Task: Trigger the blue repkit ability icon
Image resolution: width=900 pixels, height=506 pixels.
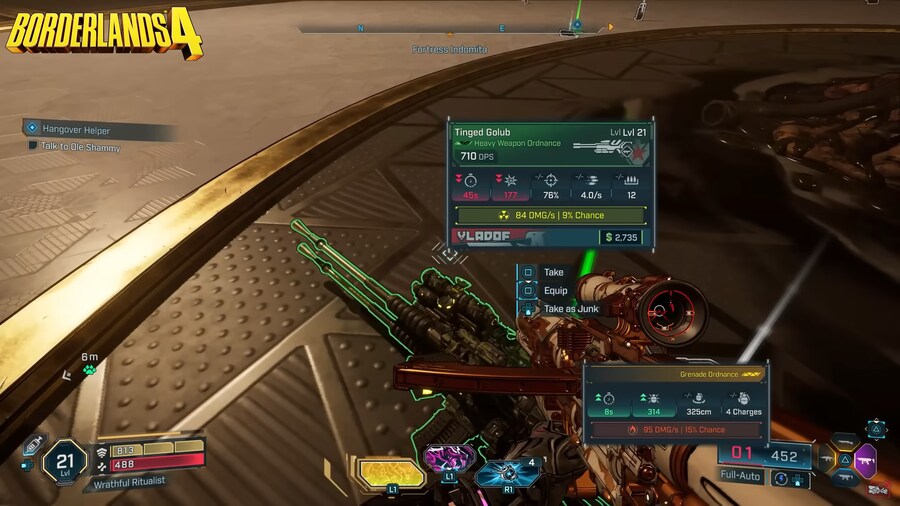Action: click(x=510, y=472)
